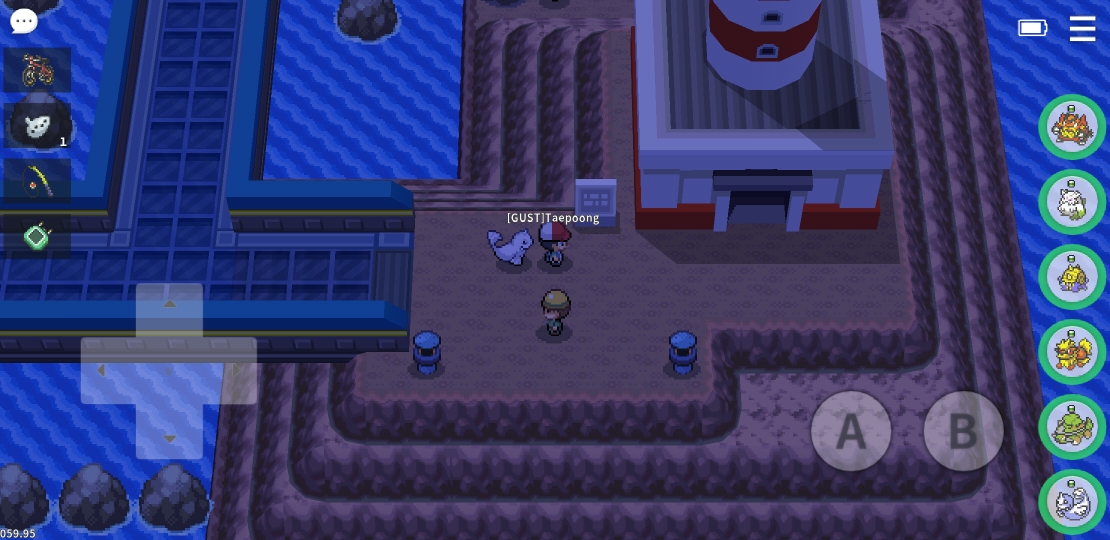
Task: Tap the D-pad down arrow
Action: pos(169,436)
